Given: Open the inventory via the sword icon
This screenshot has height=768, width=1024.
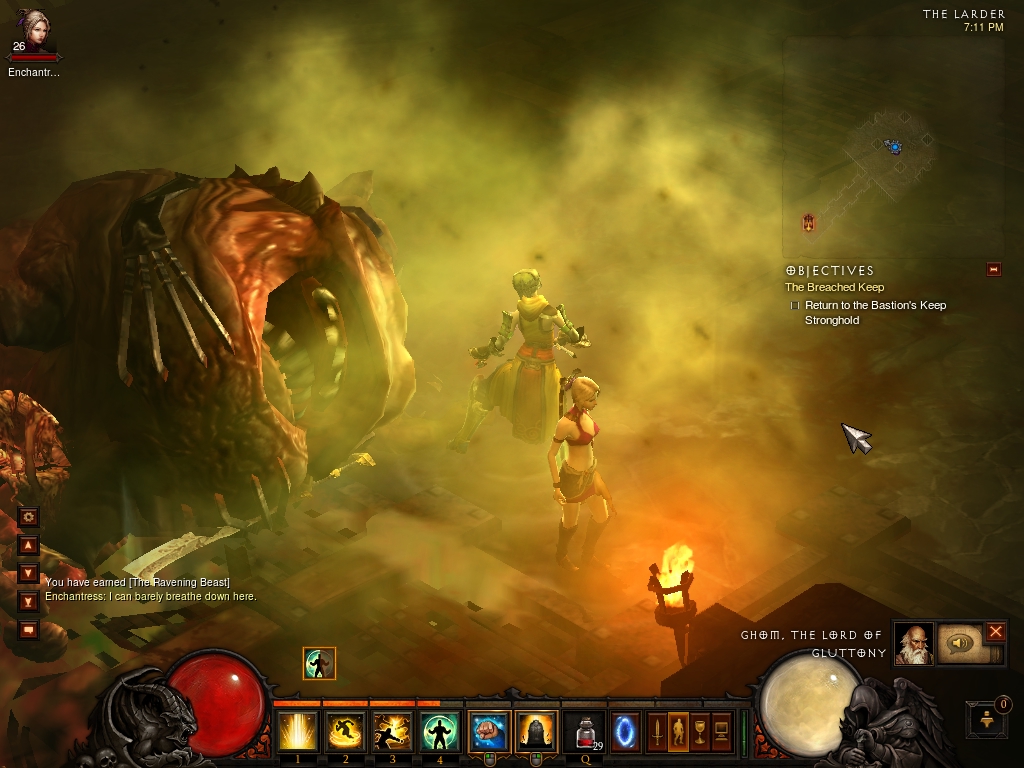Looking at the screenshot, I should coord(658,732).
